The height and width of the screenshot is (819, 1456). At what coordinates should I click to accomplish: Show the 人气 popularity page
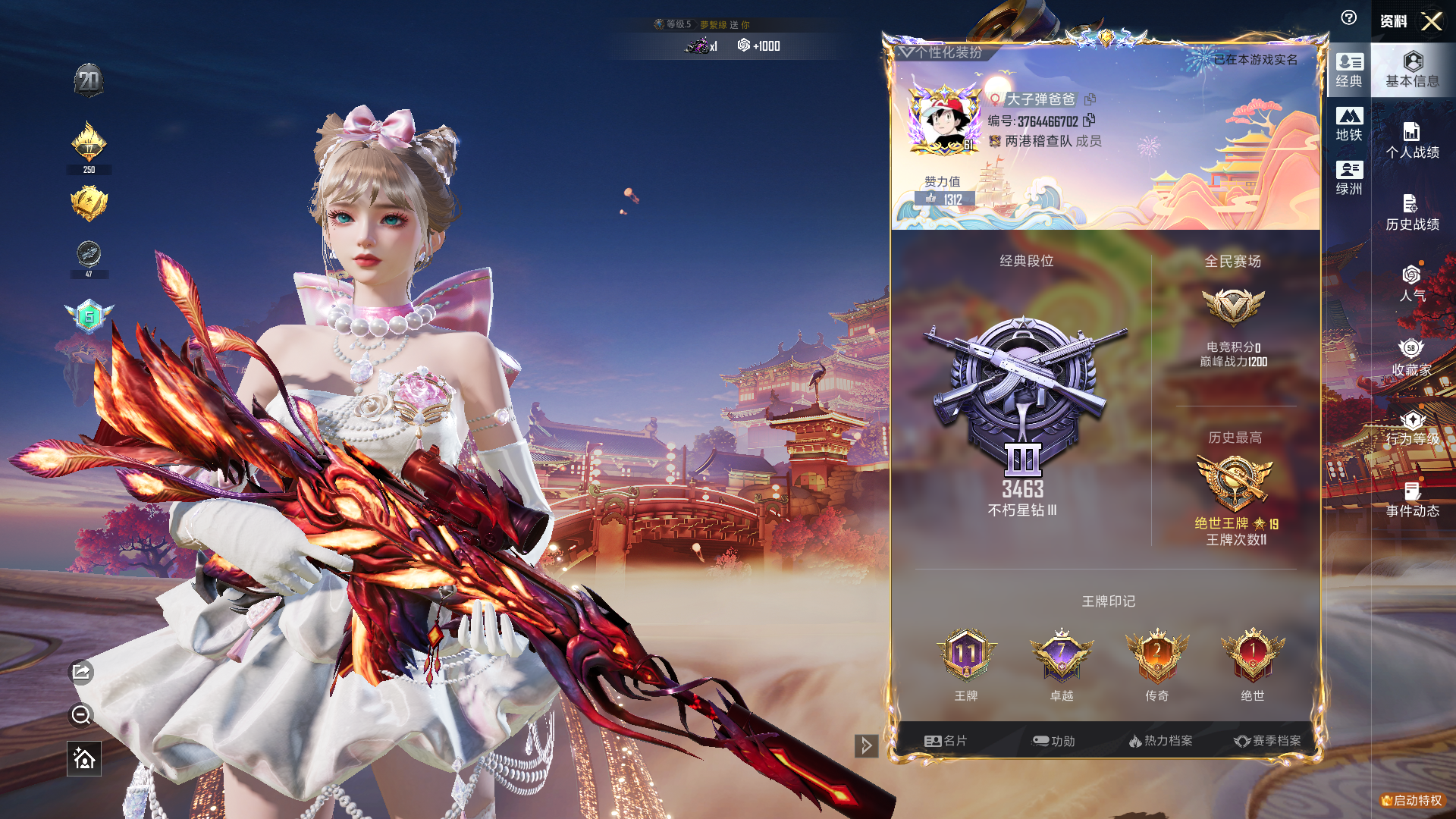[1412, 284]
